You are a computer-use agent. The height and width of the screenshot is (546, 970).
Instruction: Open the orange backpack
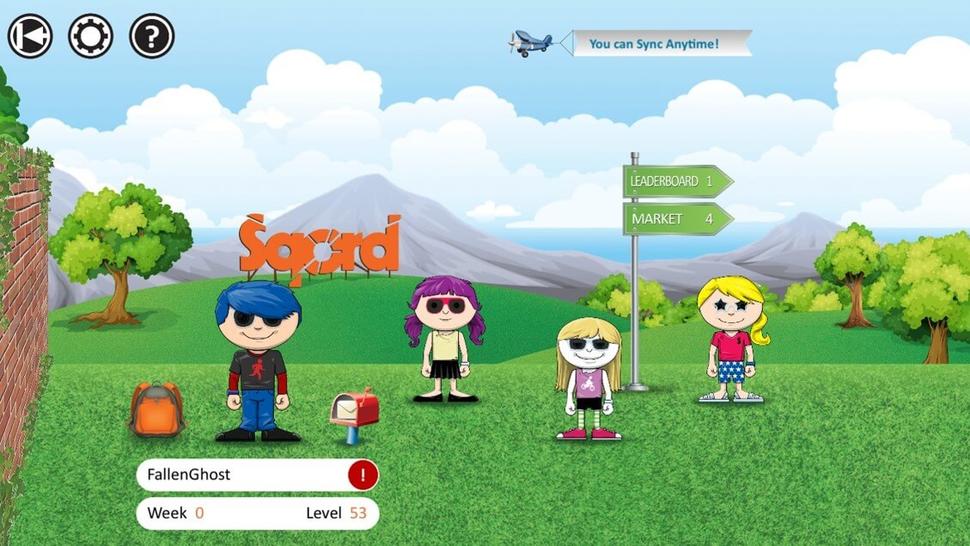click(x=156, y=408)
